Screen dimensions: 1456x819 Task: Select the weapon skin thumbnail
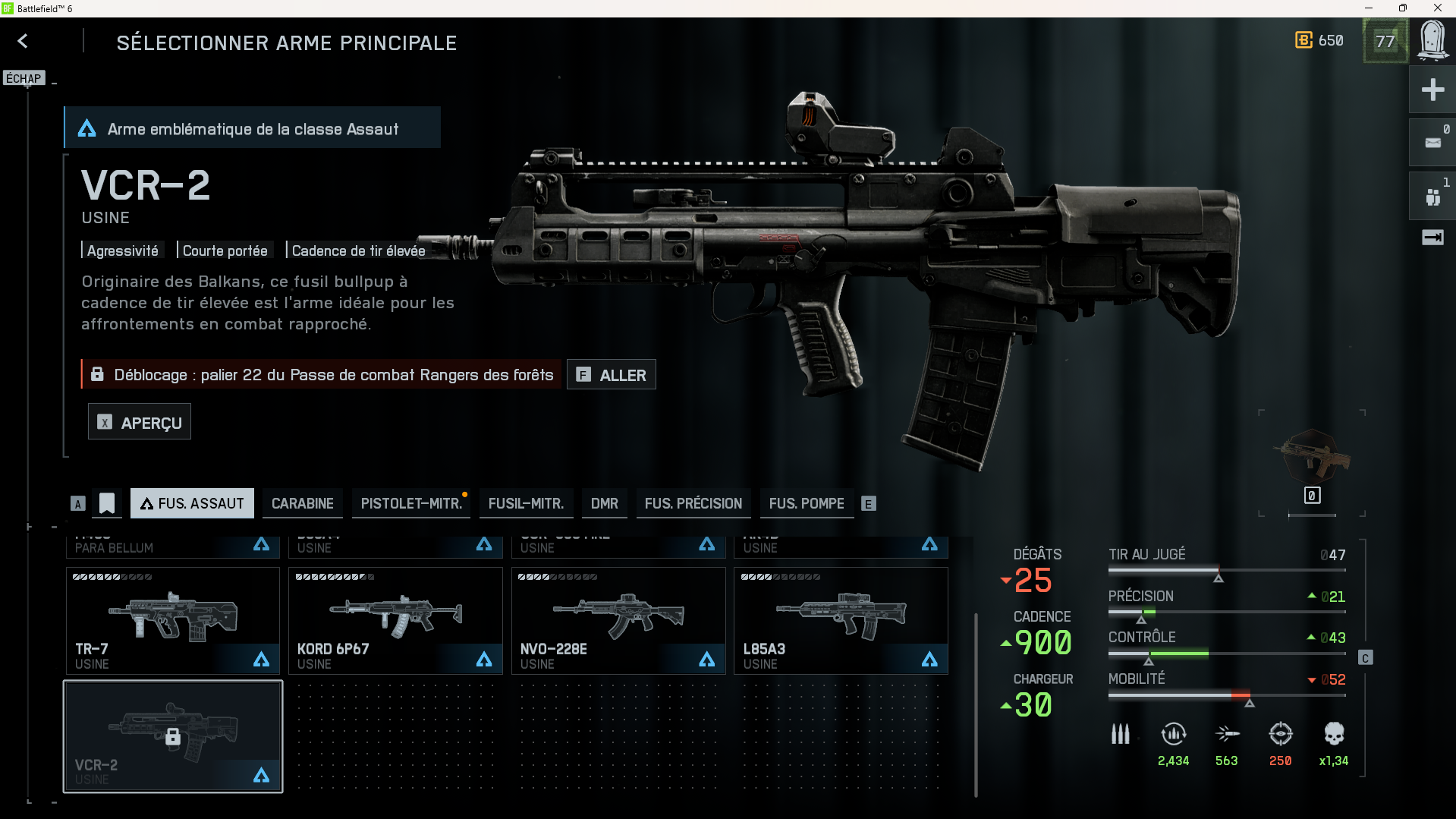pyautogui.click(x=1312, y=455)
